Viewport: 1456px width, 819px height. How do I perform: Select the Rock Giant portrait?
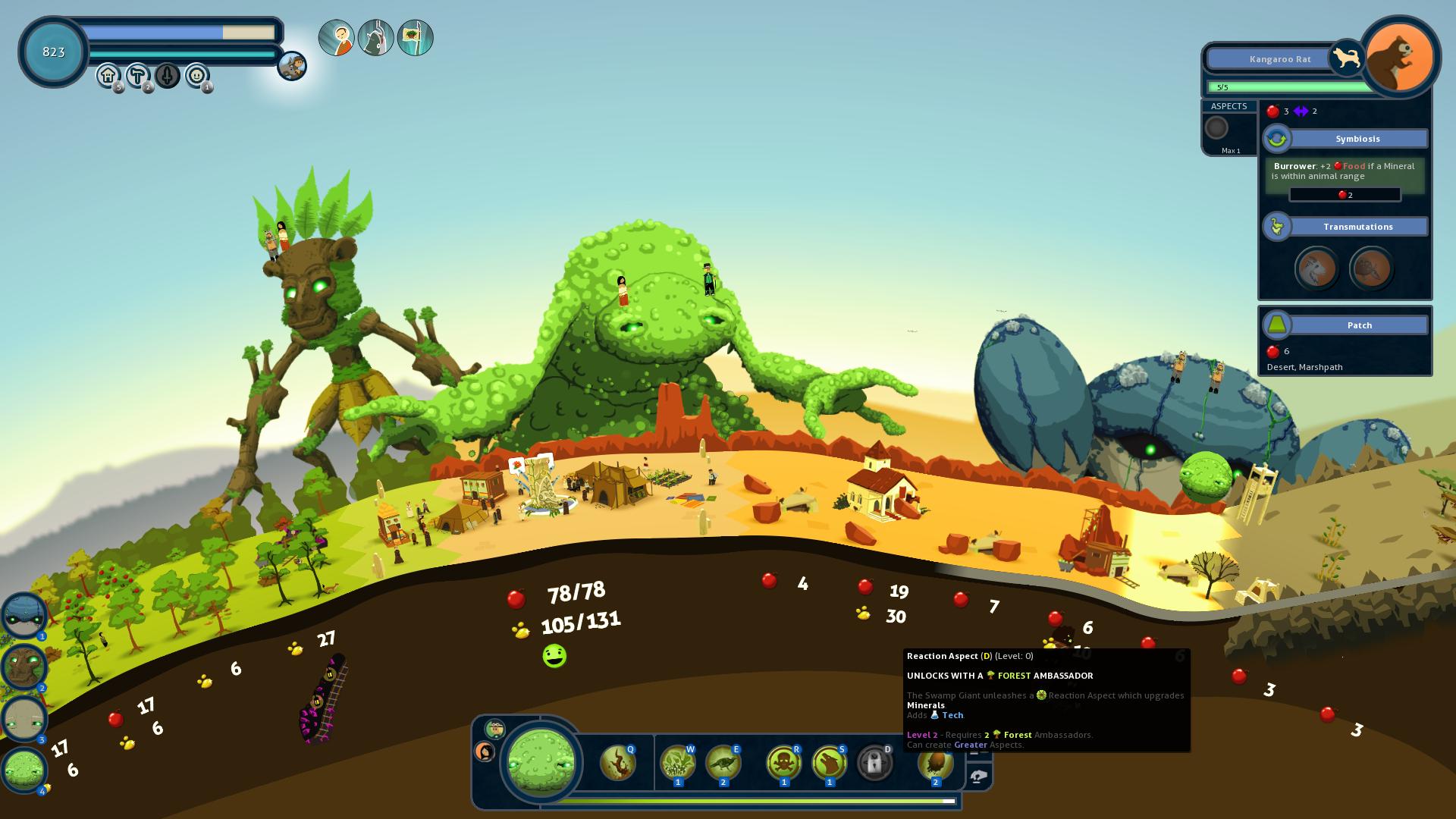point(24,718)
